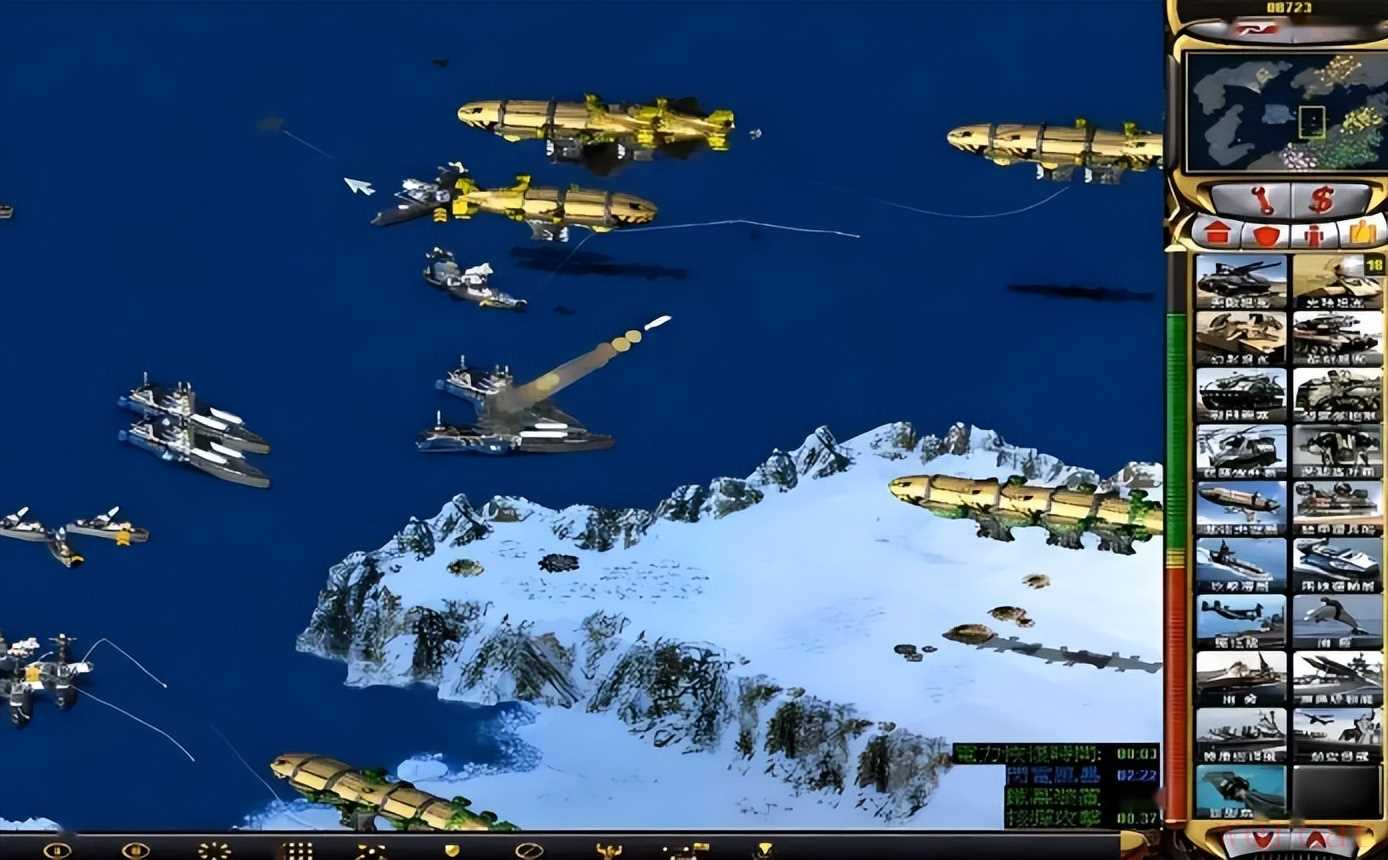
Task: Switch to the defenses shield tab
Action: coord(1266,235)
